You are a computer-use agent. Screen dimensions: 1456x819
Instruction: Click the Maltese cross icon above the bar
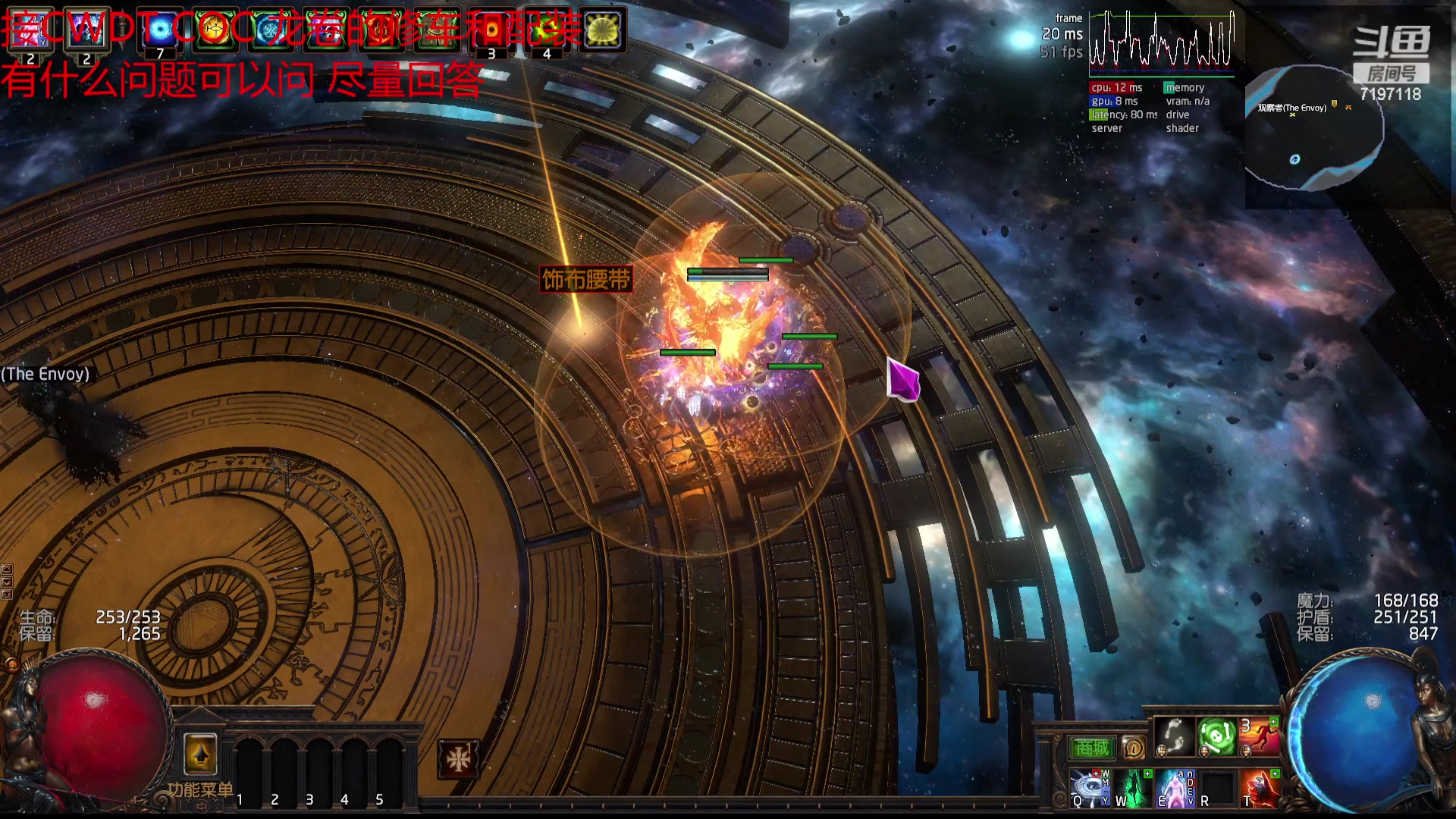click(459, 759)
